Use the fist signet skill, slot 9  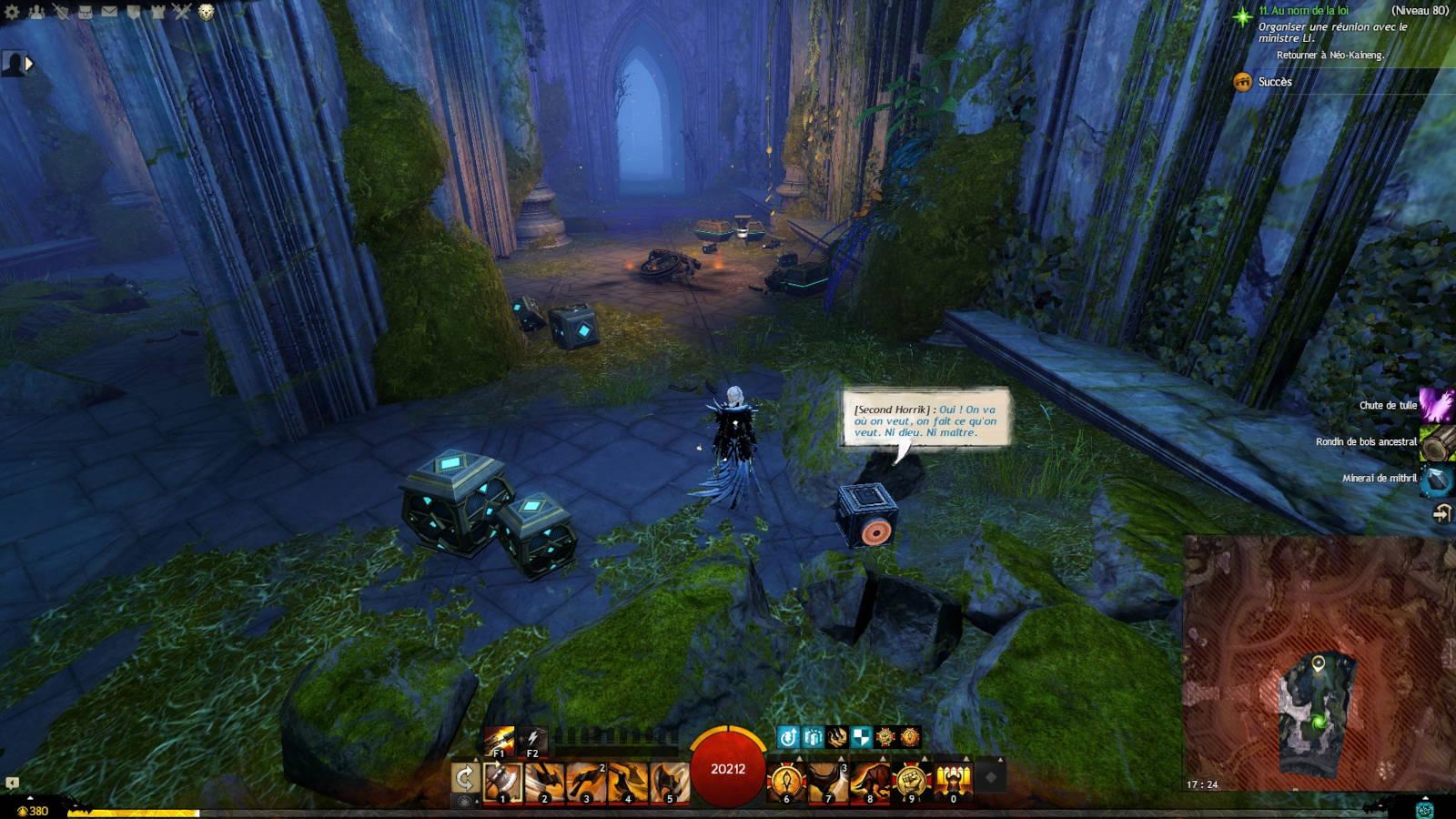[x=911, y=783]
